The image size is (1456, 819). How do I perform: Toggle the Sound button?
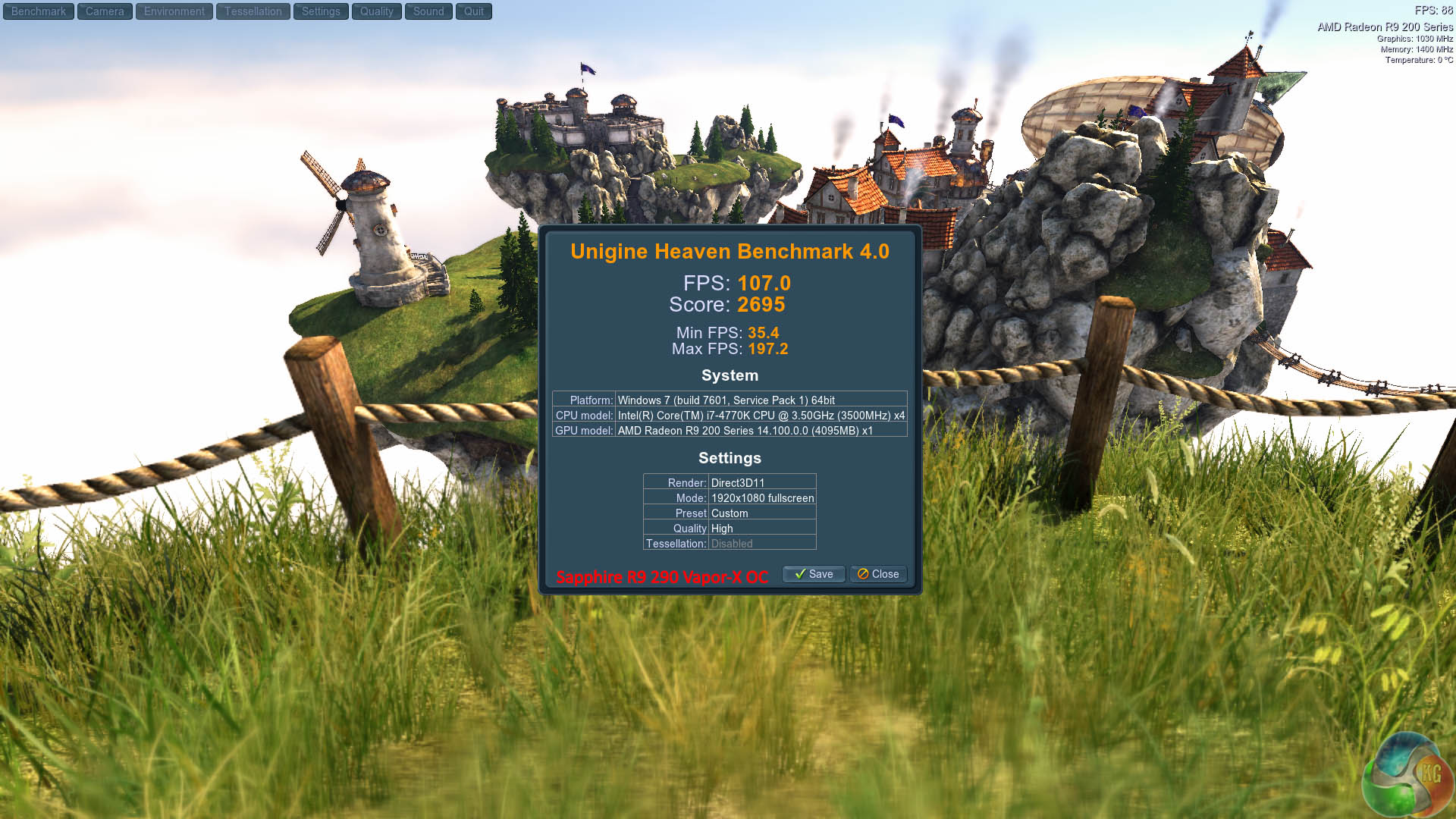pyautogui.click(x=428, y=11)
